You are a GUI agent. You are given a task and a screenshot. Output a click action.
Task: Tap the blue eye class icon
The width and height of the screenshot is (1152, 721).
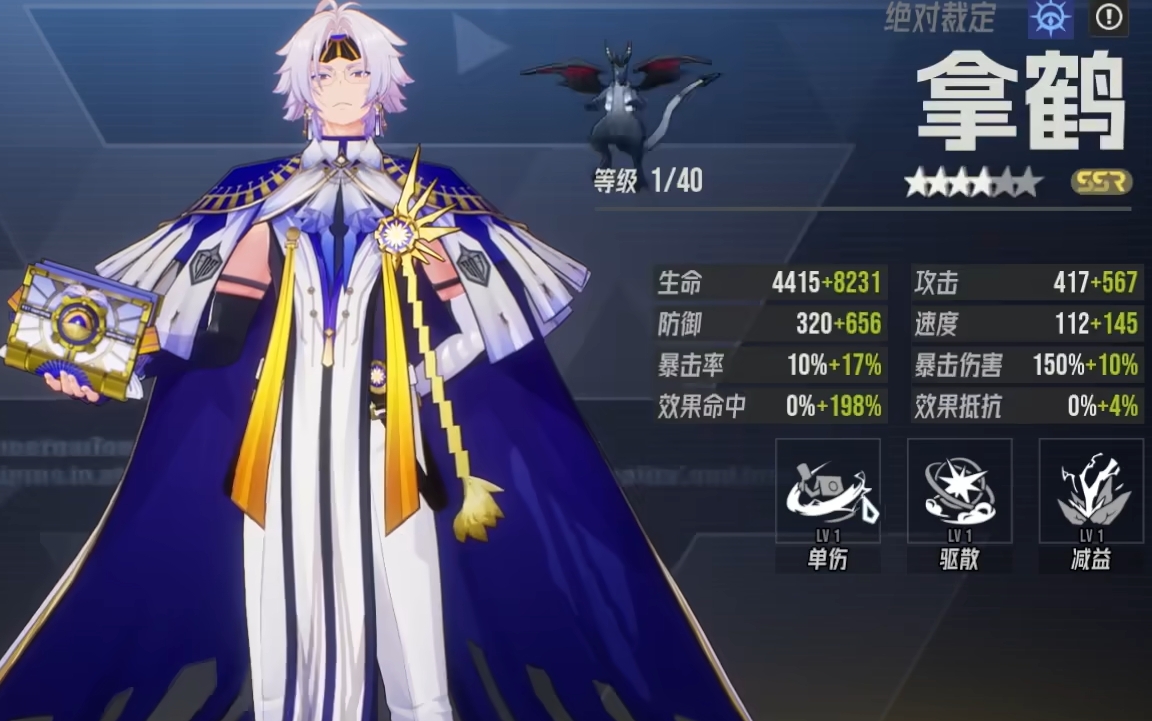1050,18
